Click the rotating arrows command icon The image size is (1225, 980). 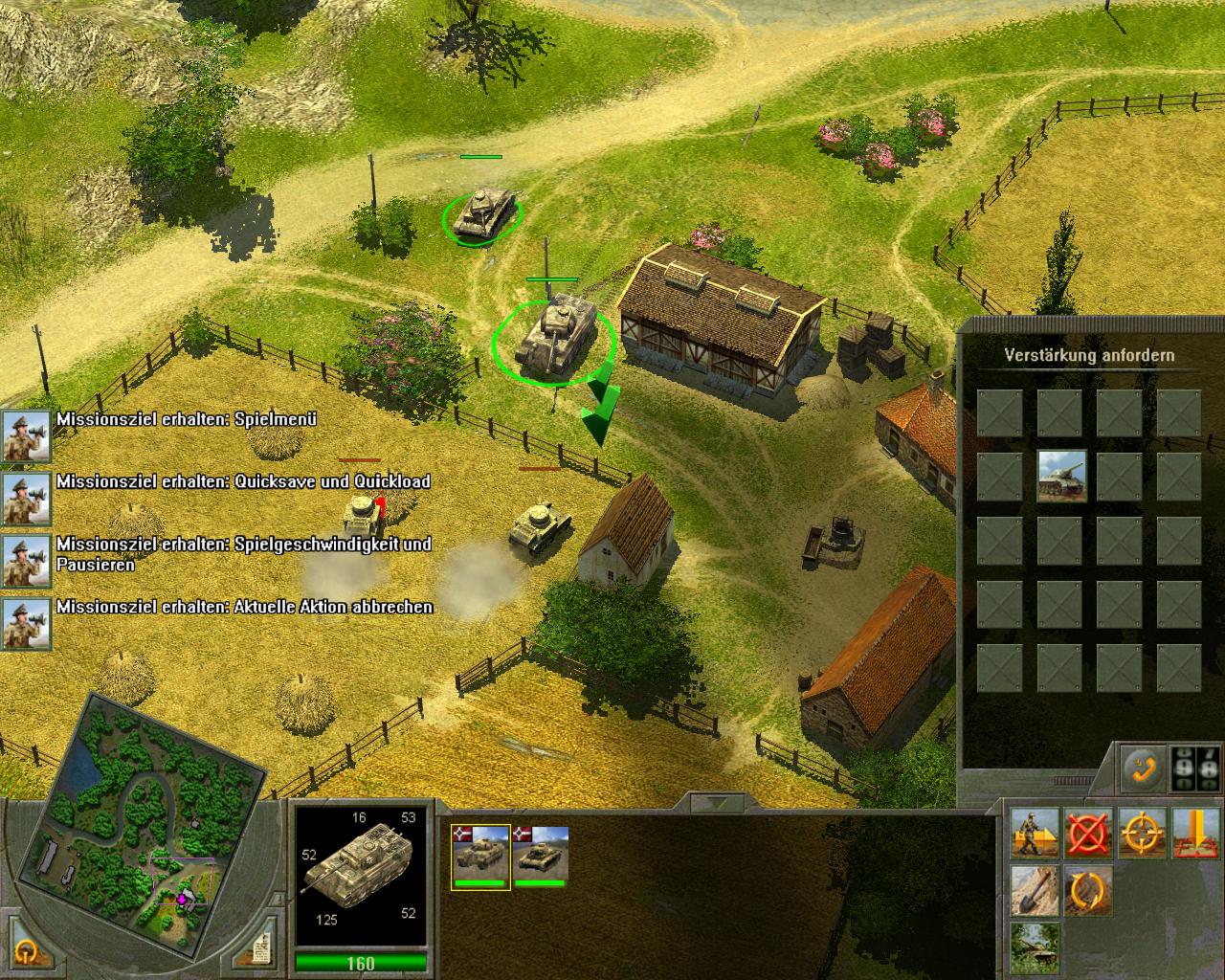[x=1089, y=890]
